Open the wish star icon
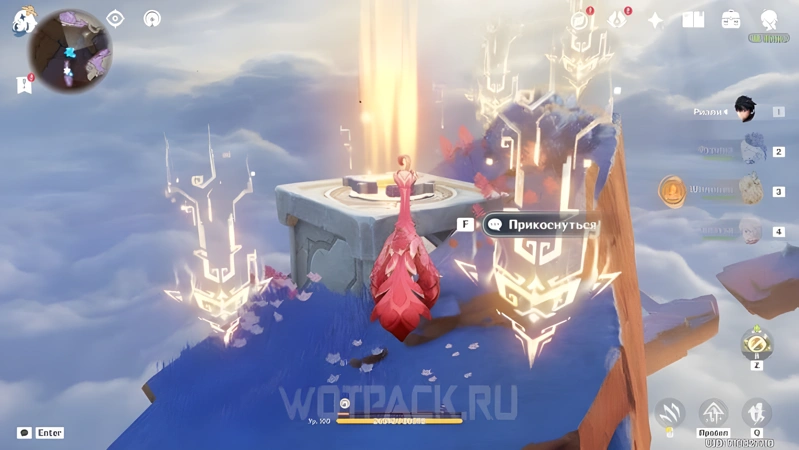This screenshot has width=799, height=450. pos(655,20)
